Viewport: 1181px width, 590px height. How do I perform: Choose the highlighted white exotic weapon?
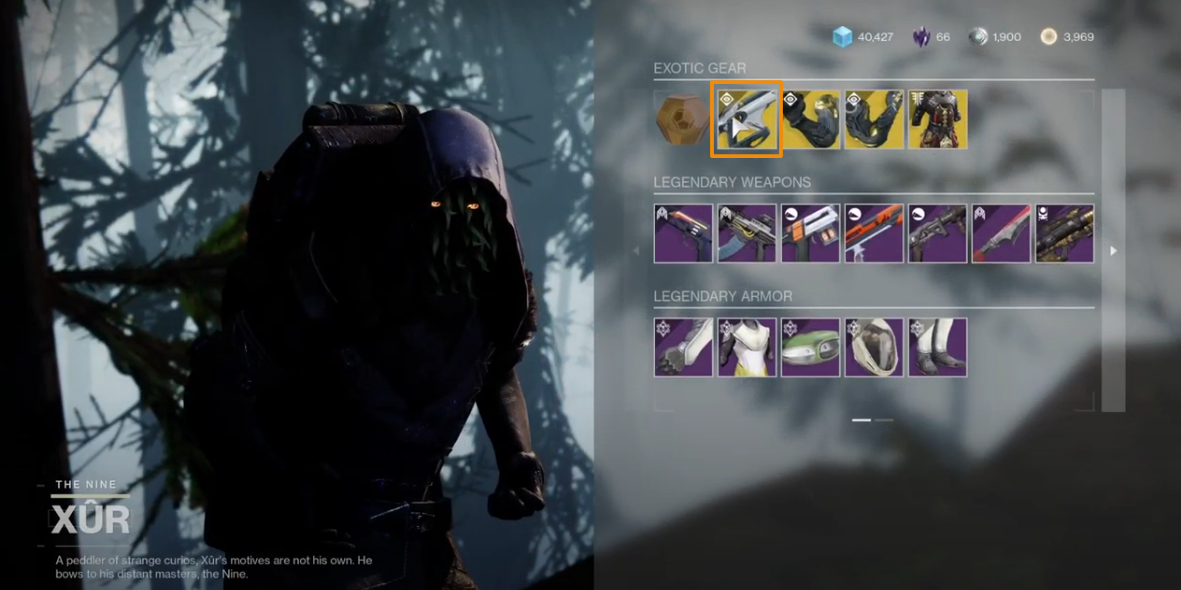coord(746,119)
